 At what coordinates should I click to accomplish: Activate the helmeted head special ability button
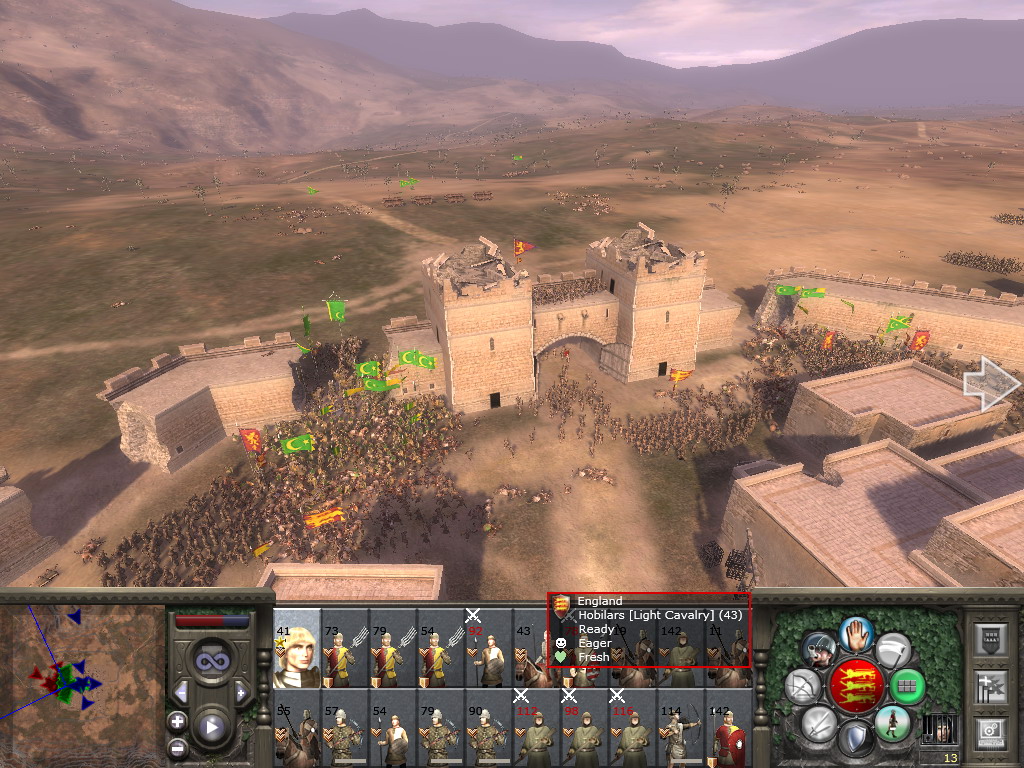pos(818,648)
